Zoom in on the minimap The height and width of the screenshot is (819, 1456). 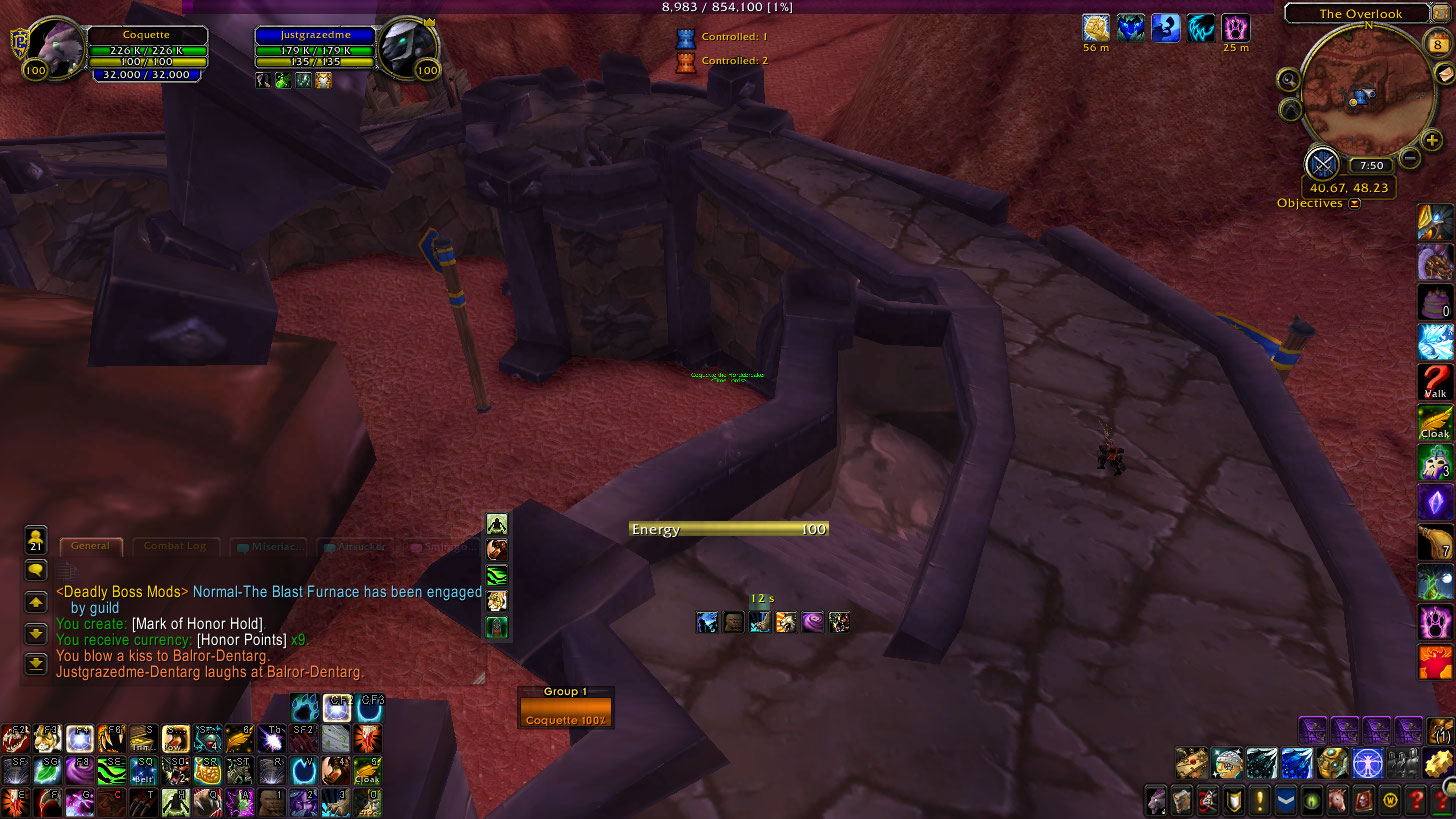click(1433, 141)
